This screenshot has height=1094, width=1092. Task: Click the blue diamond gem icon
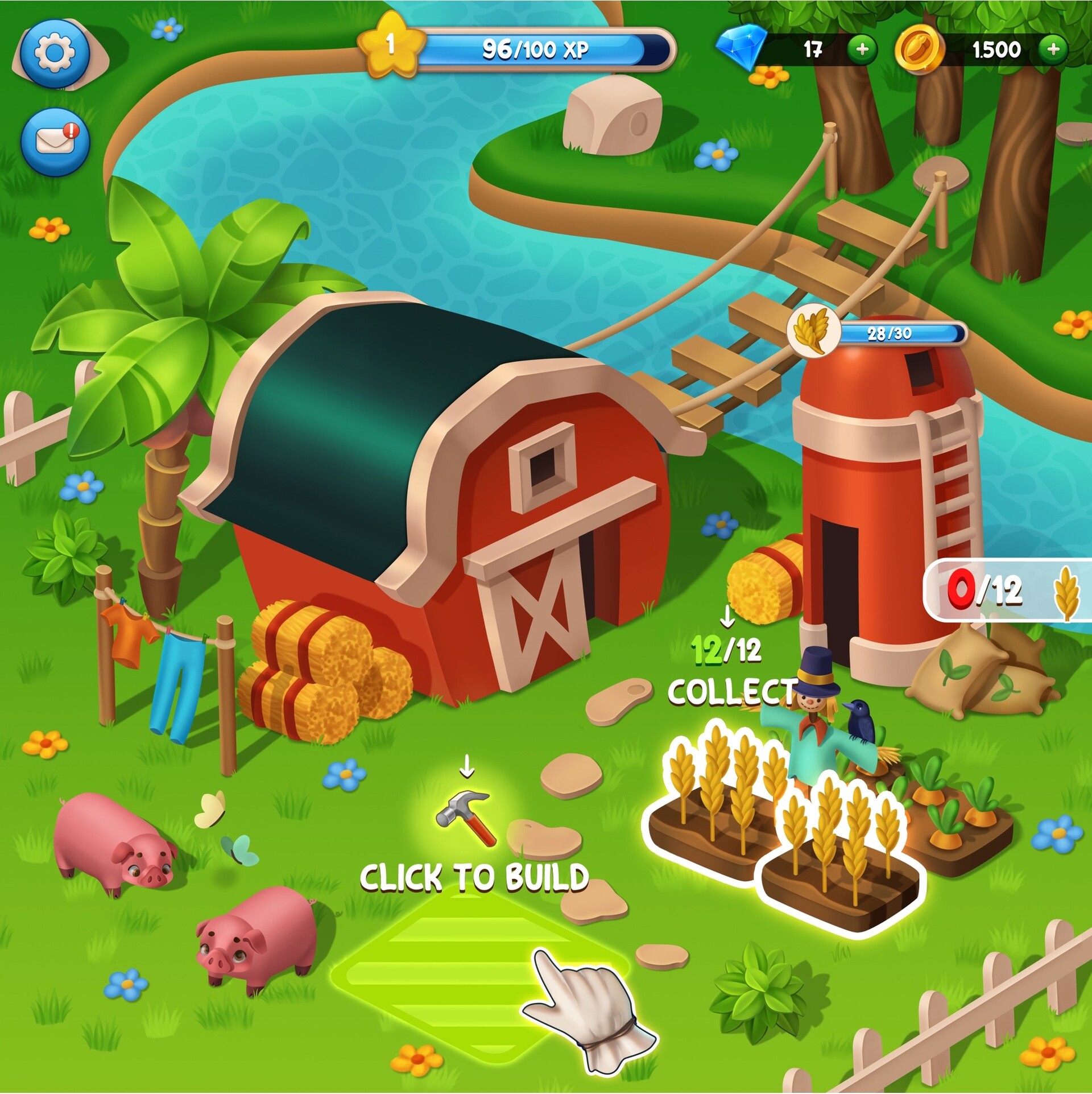pyautogui.click(x=742, y=48)
